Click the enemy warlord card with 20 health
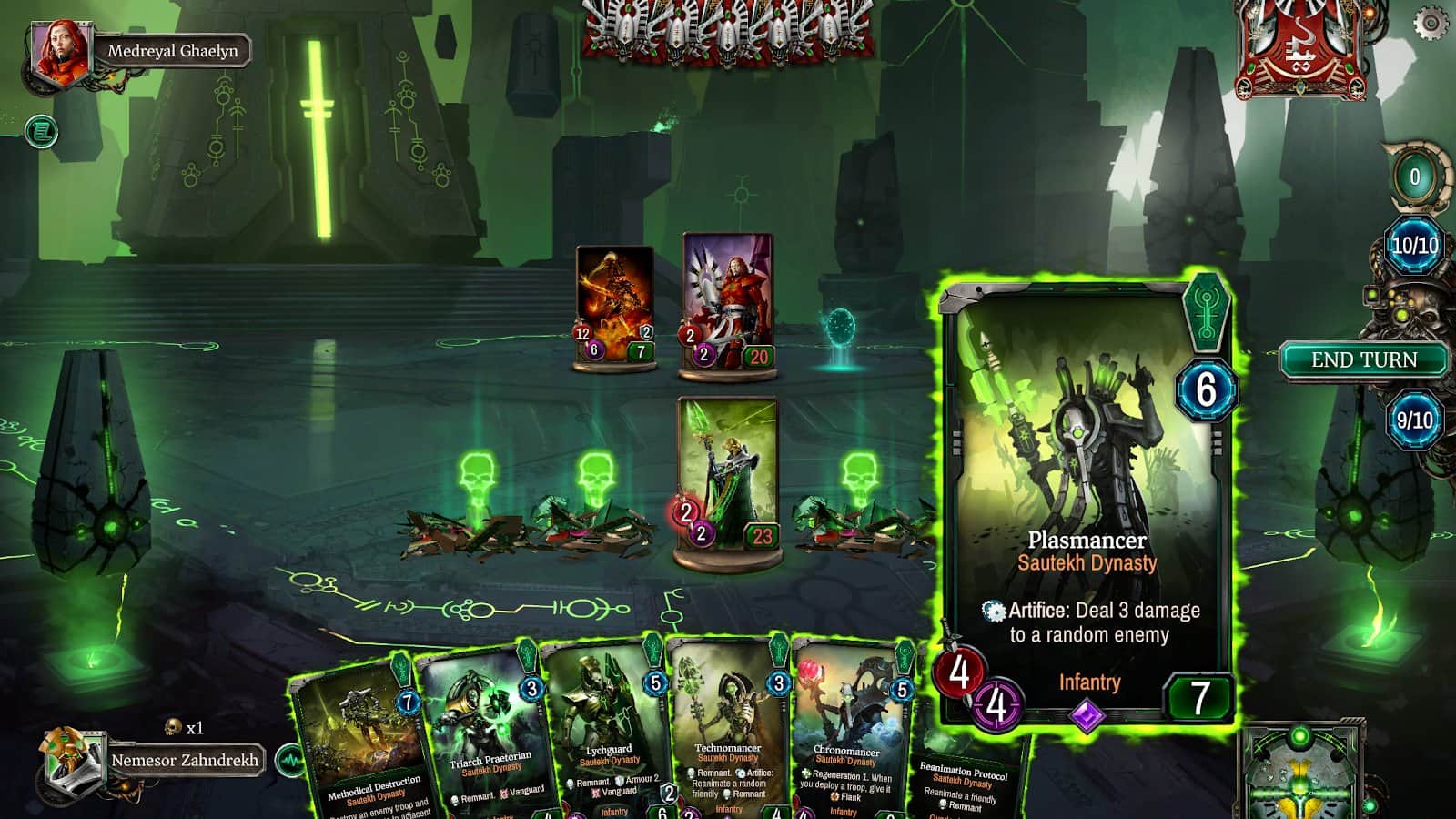This screenshot has height=819, width=1456. [x=728, y=300]
